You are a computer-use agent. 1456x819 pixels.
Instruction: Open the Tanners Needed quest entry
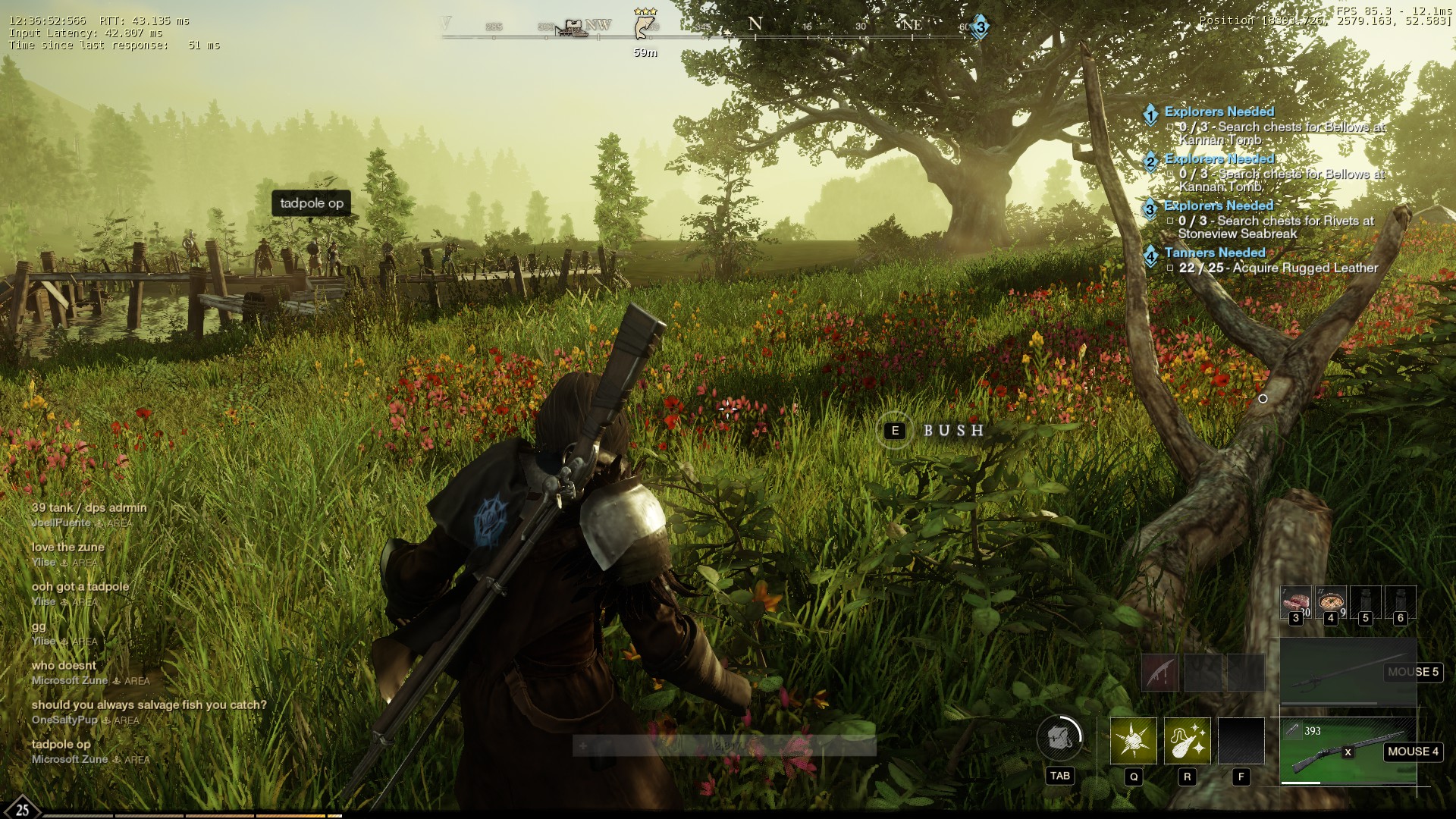[x=1214, y=253]
